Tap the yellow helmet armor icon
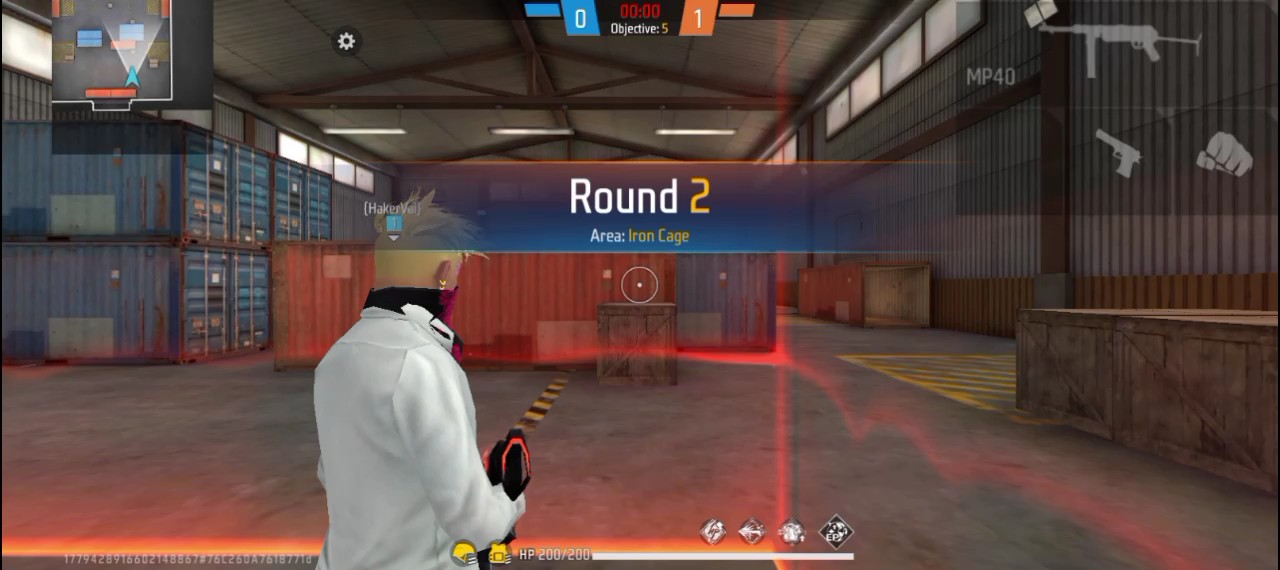This screenshot has height=570, width=1280. point(463,552)
